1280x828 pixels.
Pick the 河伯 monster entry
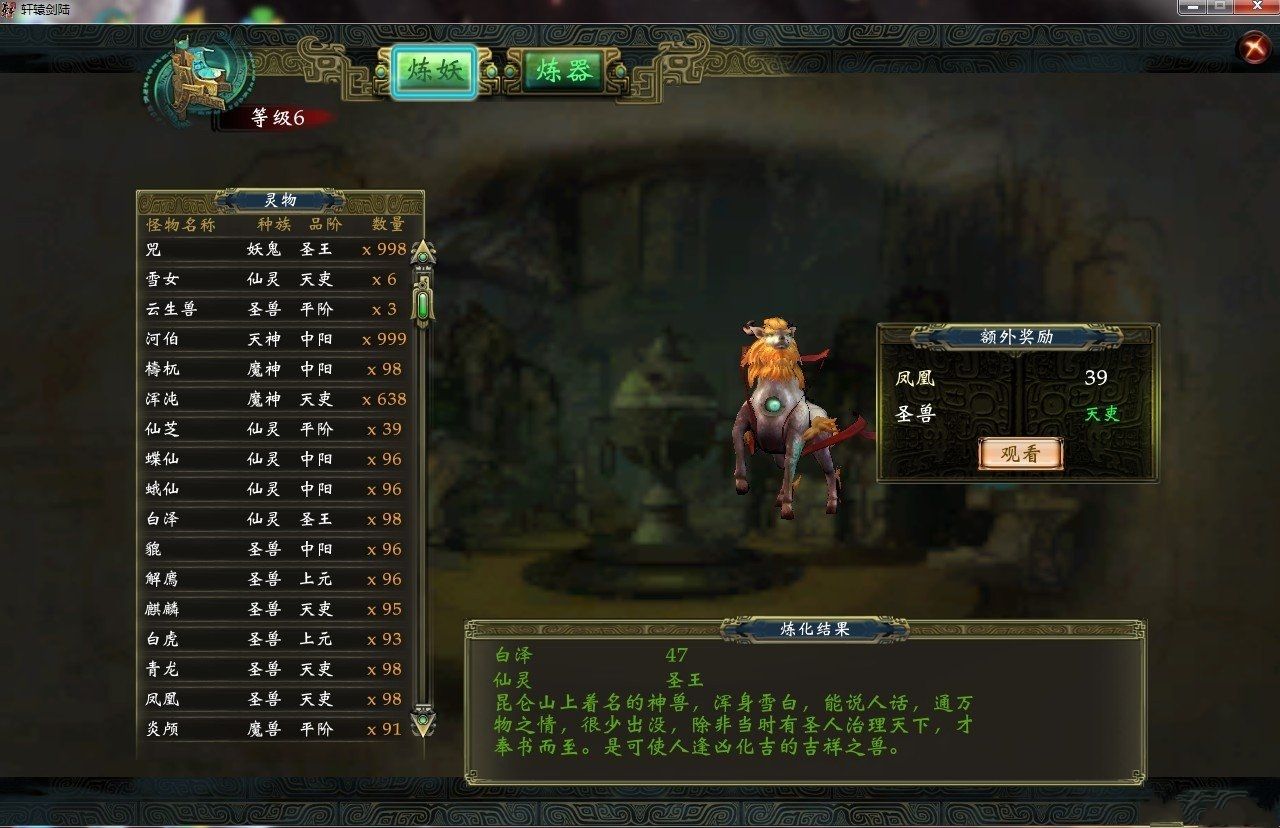[275, 339]
